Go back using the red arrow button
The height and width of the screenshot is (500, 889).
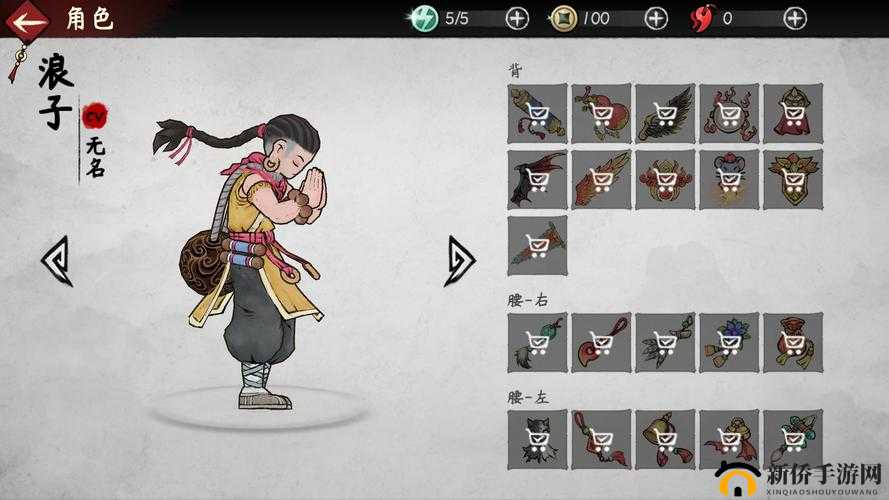tap(30, 18)
